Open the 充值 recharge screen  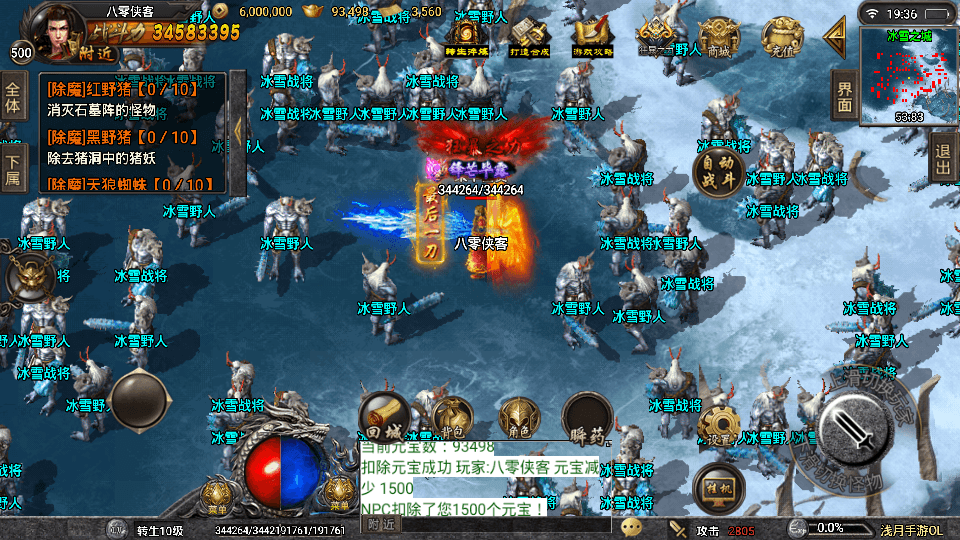pyautogui.click(x=781, y=40)
